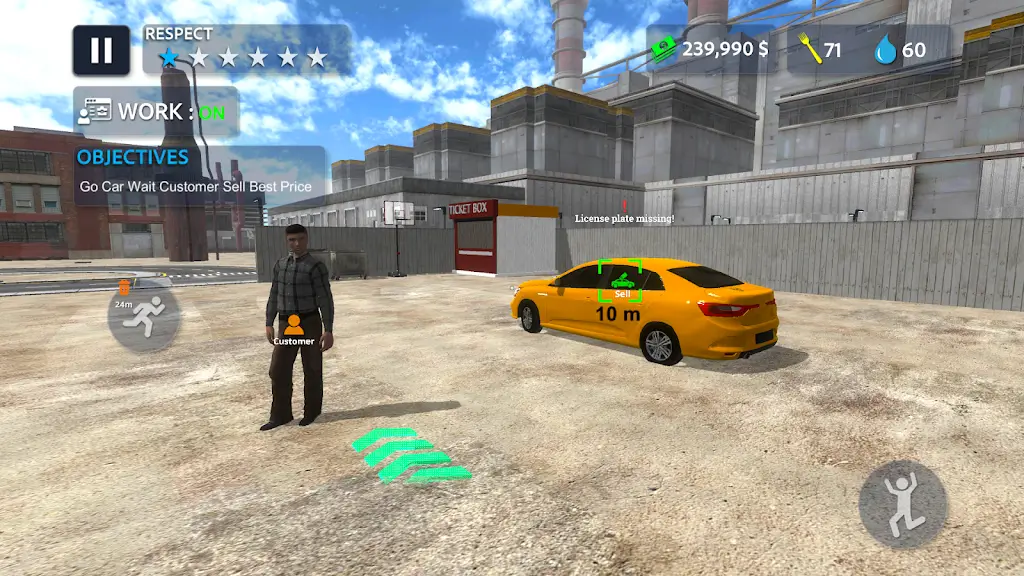Image resolution: width=1024 pixels, height=576 pixels.
Task: Select the green Sell marker on the car
Action: (620, 280)
